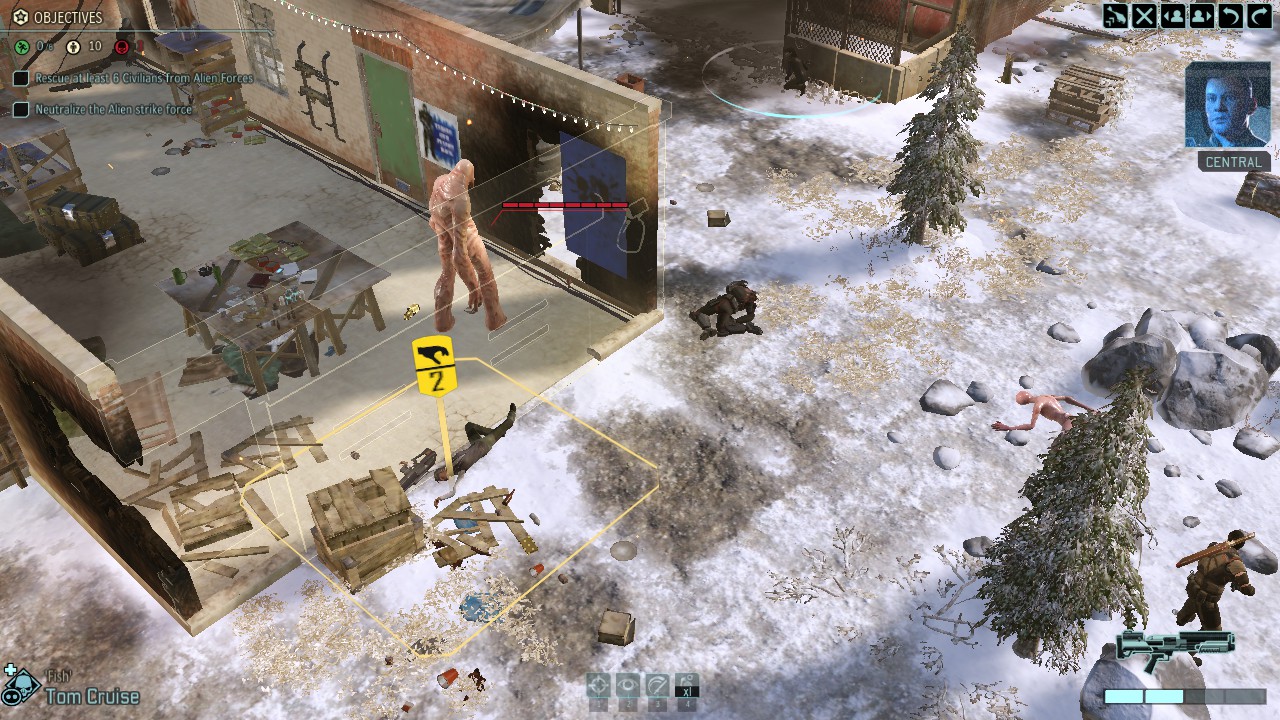The image size is (1280, 720).
Task: Activate the eye Overwatch ability
Action: coord(627,685)
